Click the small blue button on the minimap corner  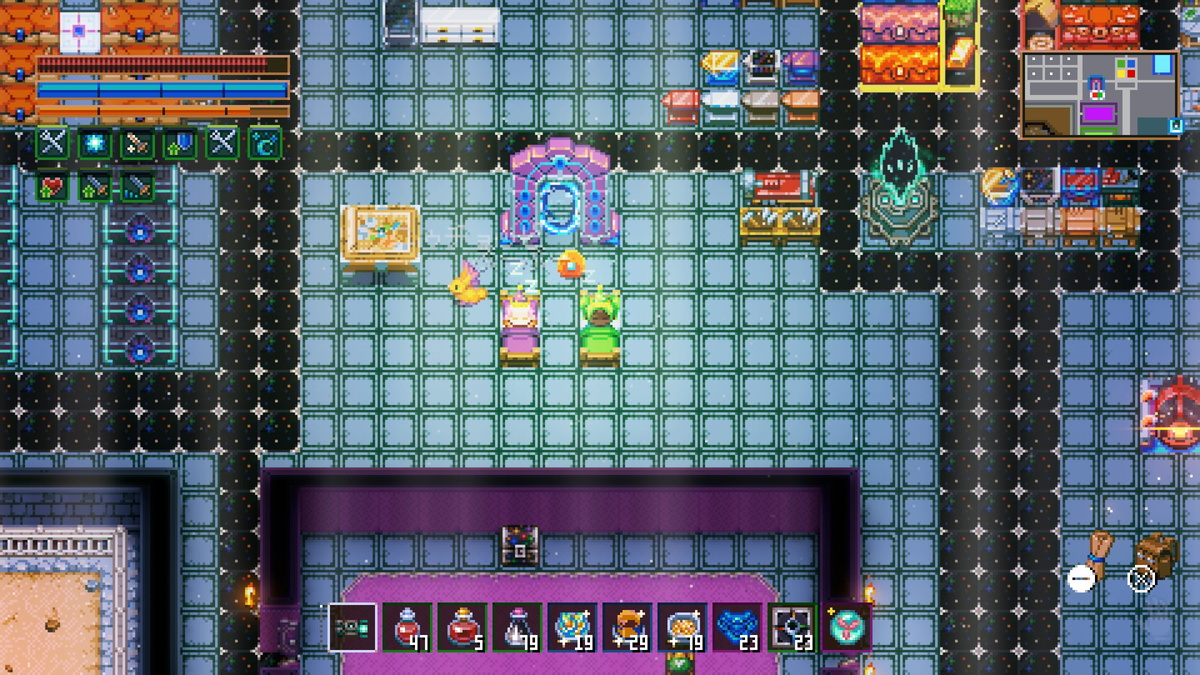coord(1174,126)
